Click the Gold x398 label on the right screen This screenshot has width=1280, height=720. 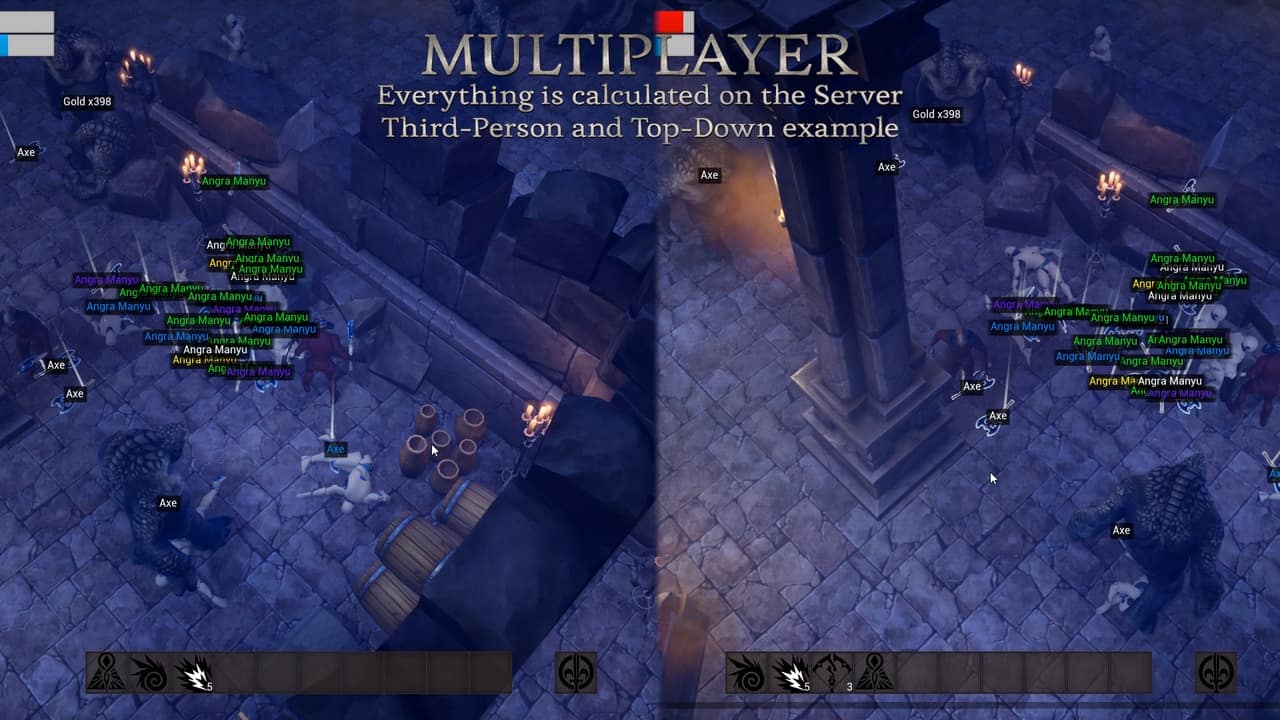click(x=935, y=114)
